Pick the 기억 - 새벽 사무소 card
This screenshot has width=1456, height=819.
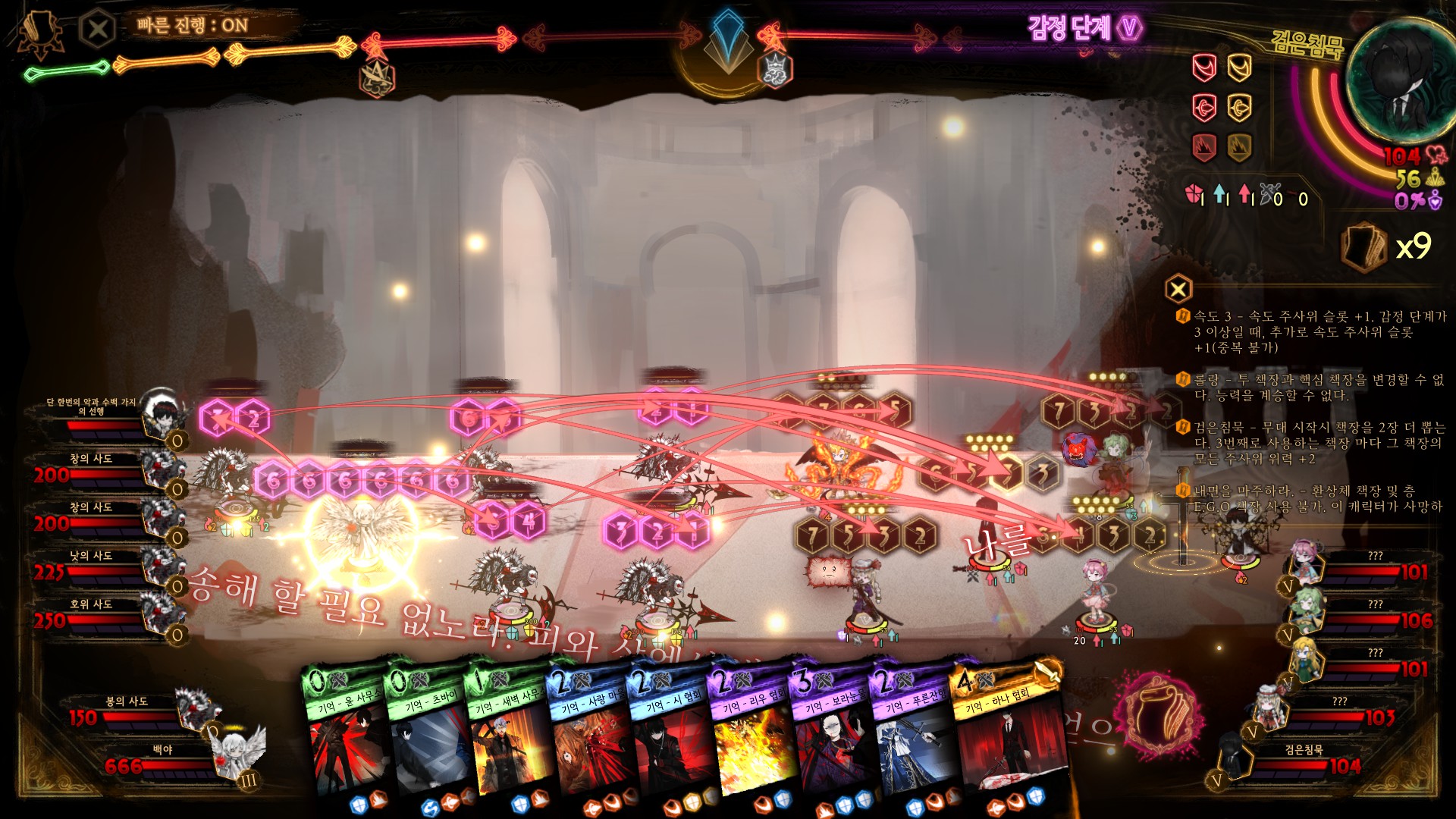point(507,736)
